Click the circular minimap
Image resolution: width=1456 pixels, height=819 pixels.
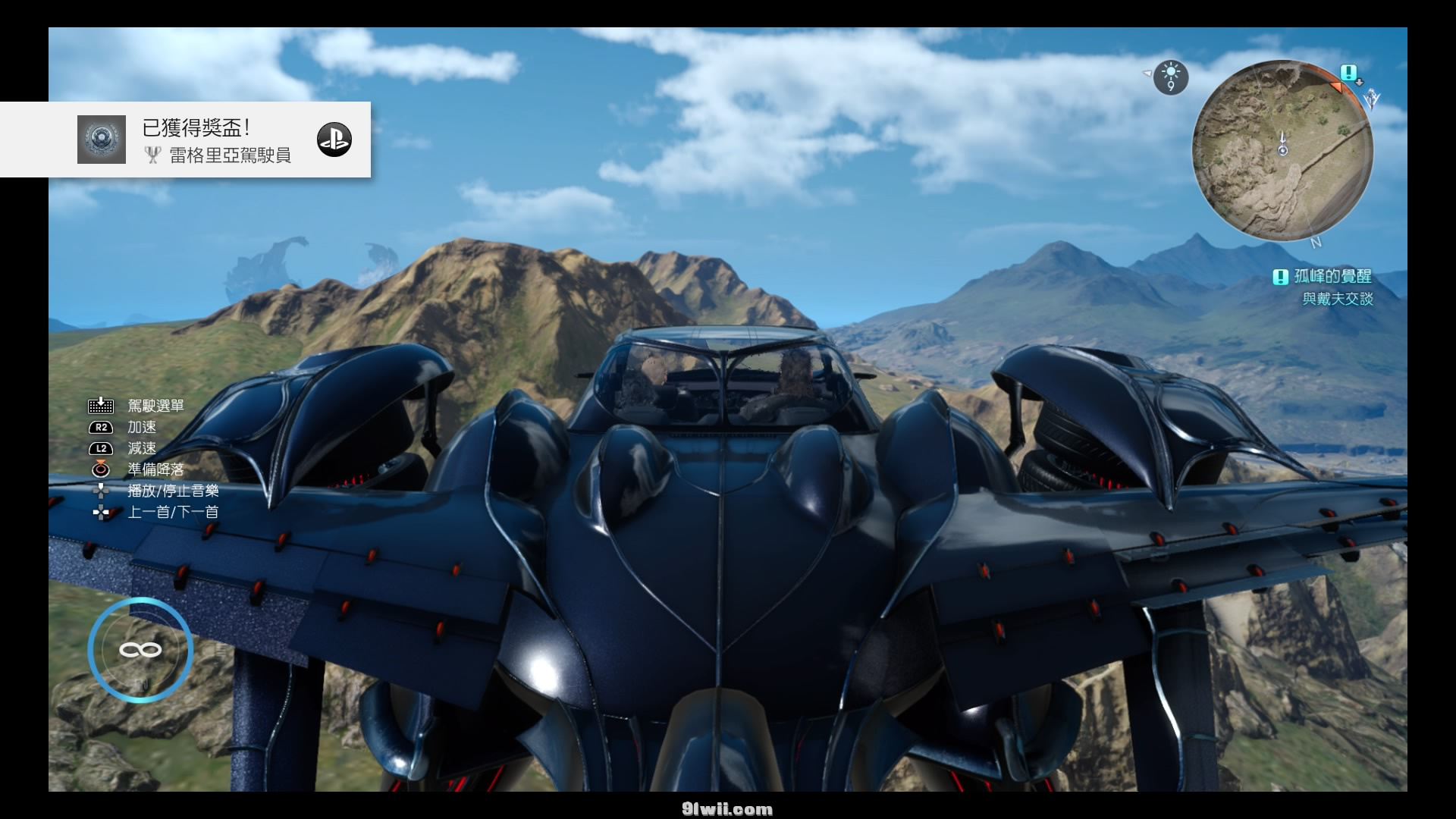[1282, 151]
